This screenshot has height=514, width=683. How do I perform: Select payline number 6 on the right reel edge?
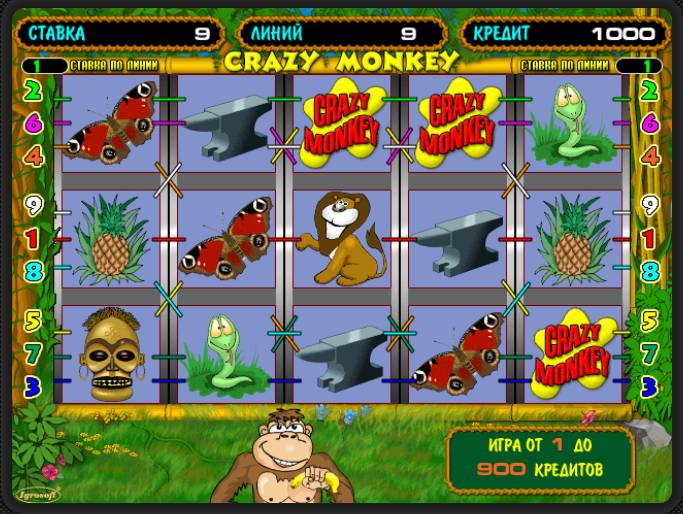(649, 123)
